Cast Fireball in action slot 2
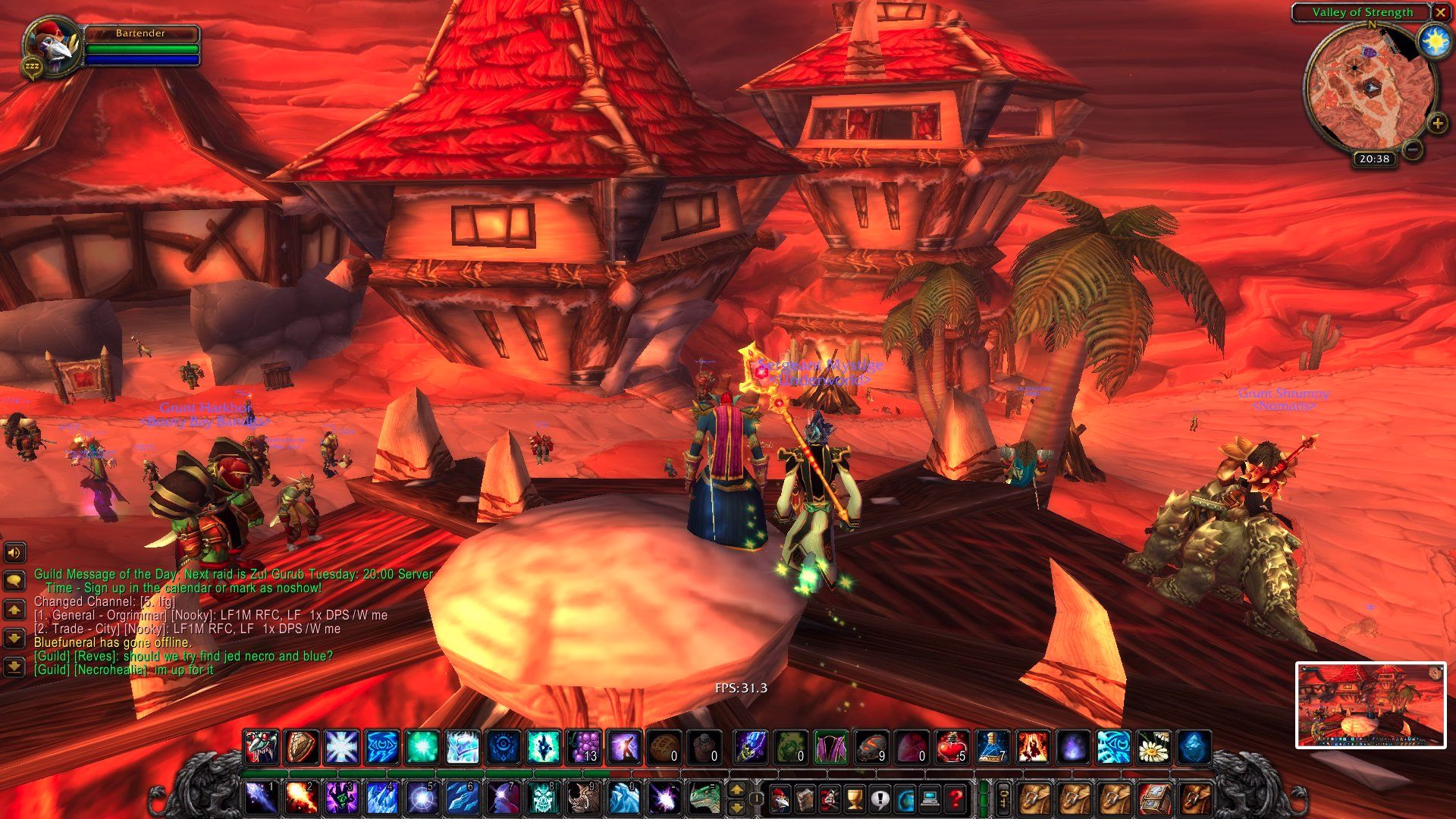This screenshot has height=819, width=1456. 301,797
